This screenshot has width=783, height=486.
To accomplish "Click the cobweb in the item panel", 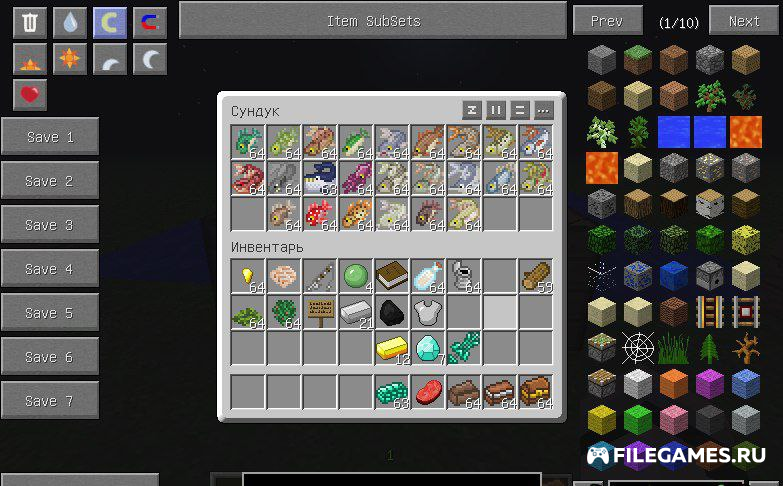I will tap(638, 347).
